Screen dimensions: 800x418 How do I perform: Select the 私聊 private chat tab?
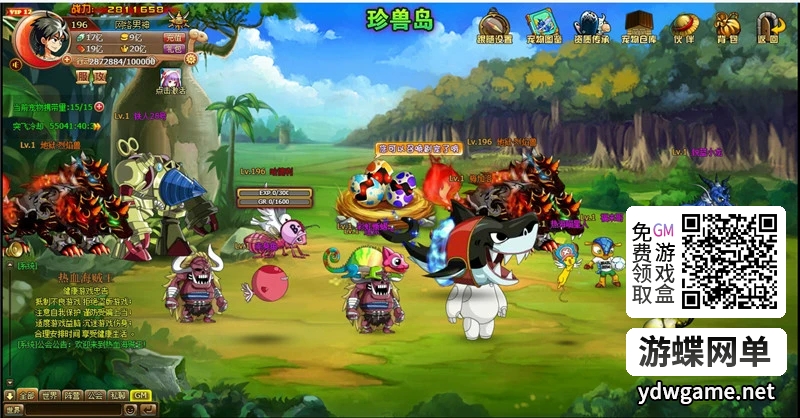pyautogui.click(x=117, y=395)
